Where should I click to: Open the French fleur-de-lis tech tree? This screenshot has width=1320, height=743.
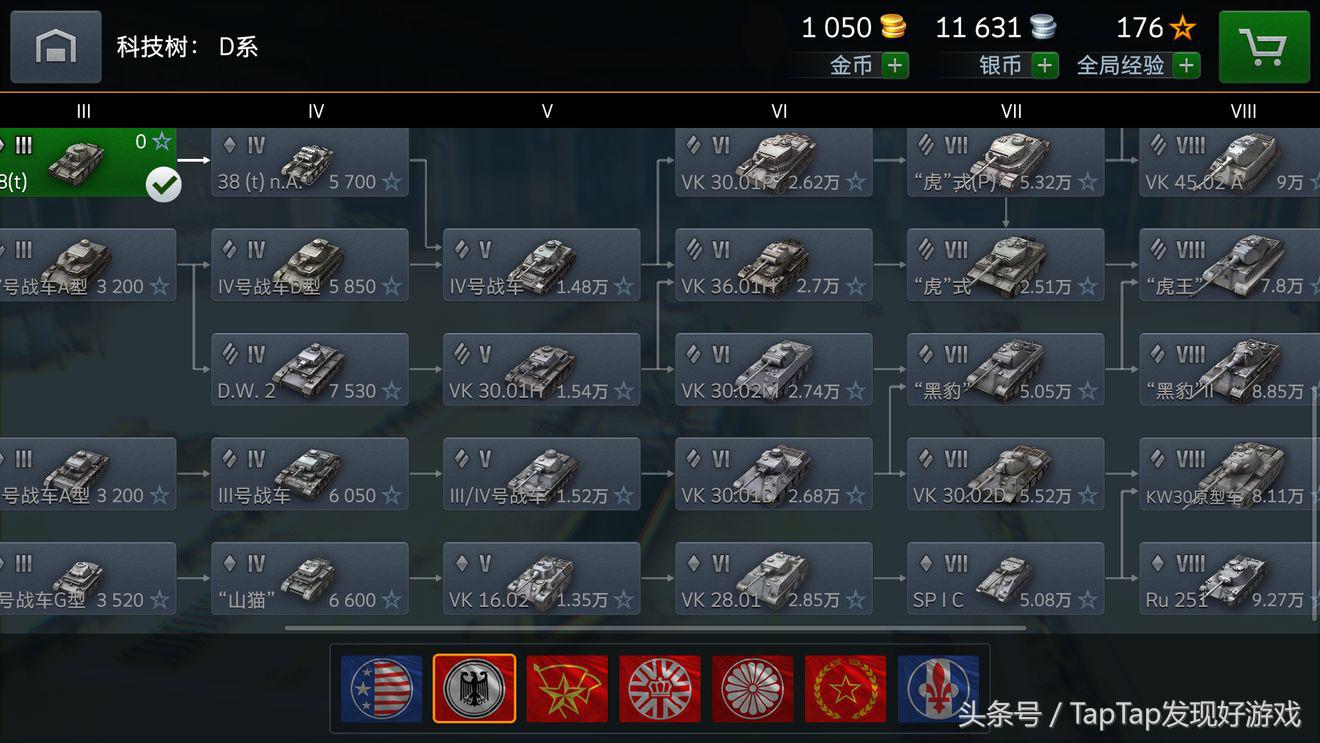pos(938,688)
